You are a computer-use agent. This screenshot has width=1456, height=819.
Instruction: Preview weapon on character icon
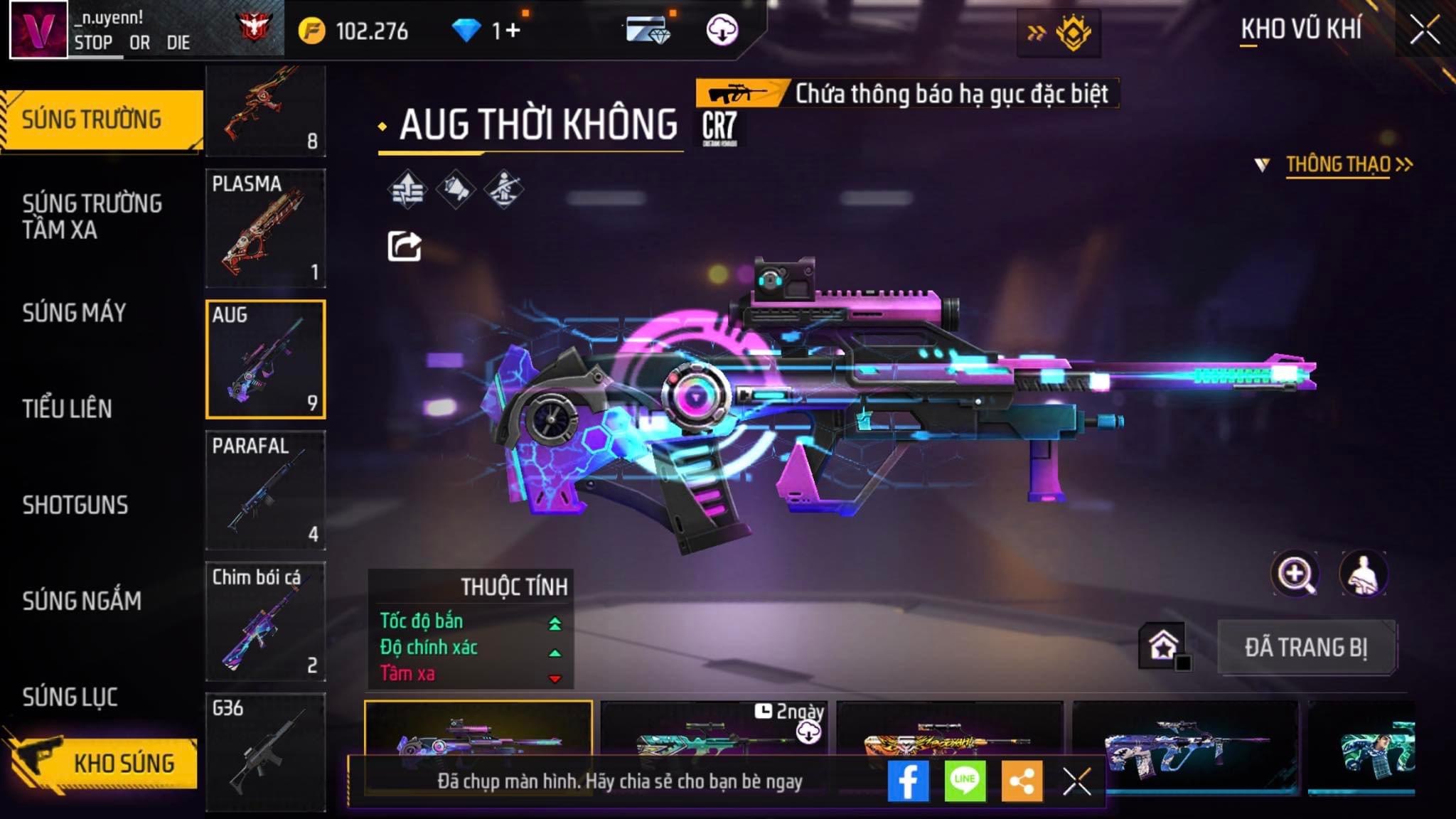(x=1363, y=574)
